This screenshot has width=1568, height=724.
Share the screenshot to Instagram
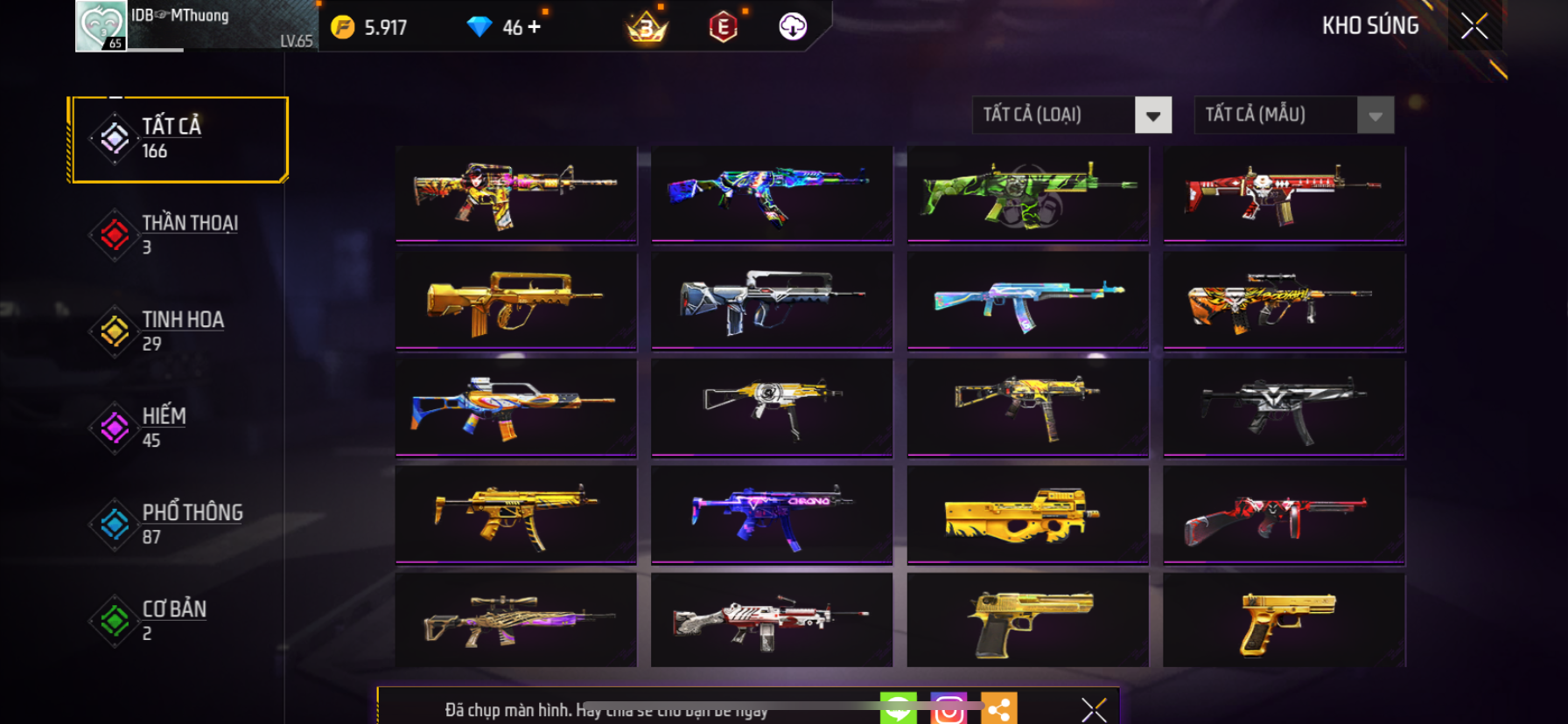coord(948,709)
